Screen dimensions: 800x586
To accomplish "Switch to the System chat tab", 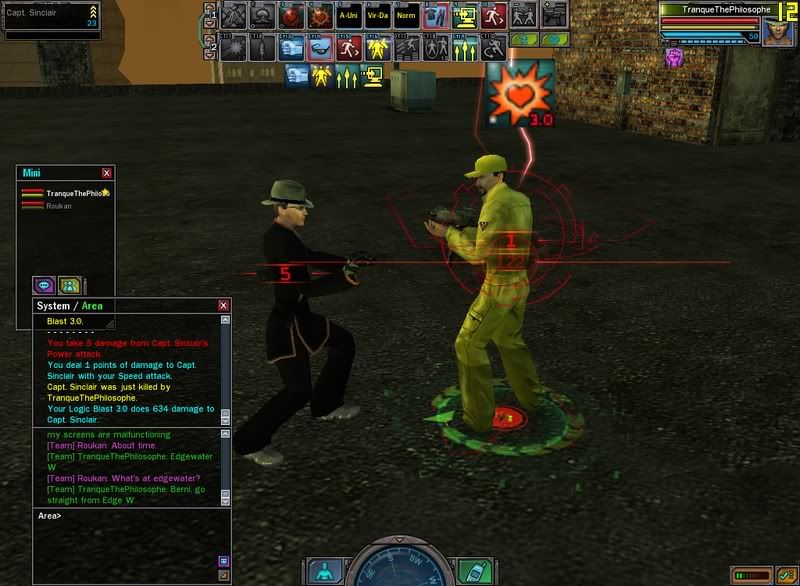I will [53, 305].
